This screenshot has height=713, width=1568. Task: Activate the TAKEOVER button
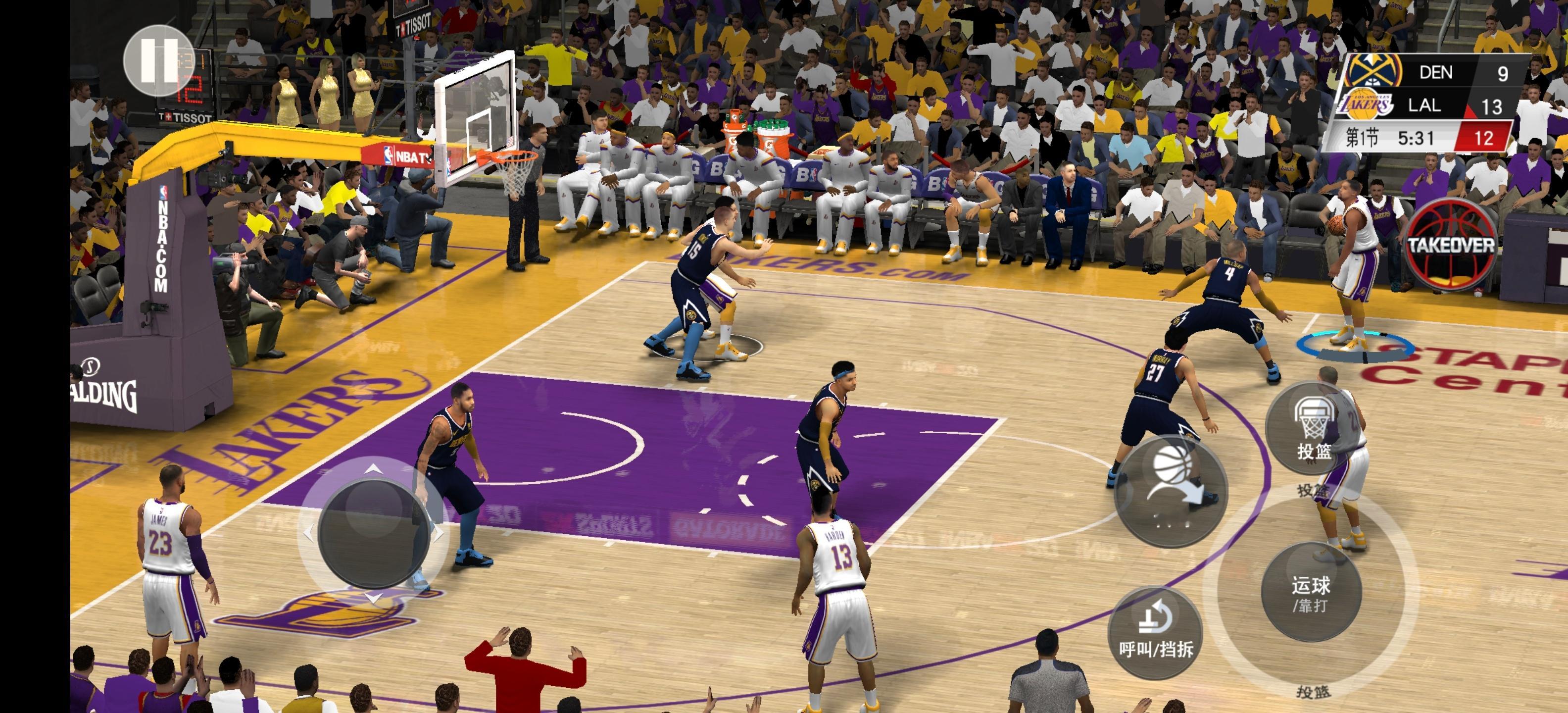point(1451,245)
